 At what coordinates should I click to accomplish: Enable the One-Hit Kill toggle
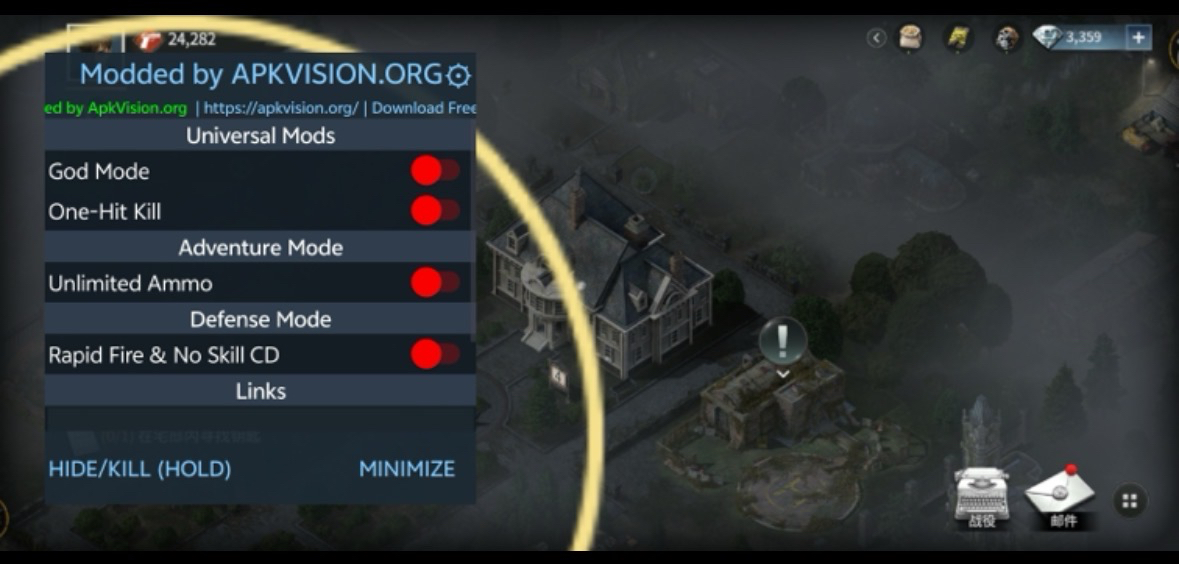[x=434, y=211]
